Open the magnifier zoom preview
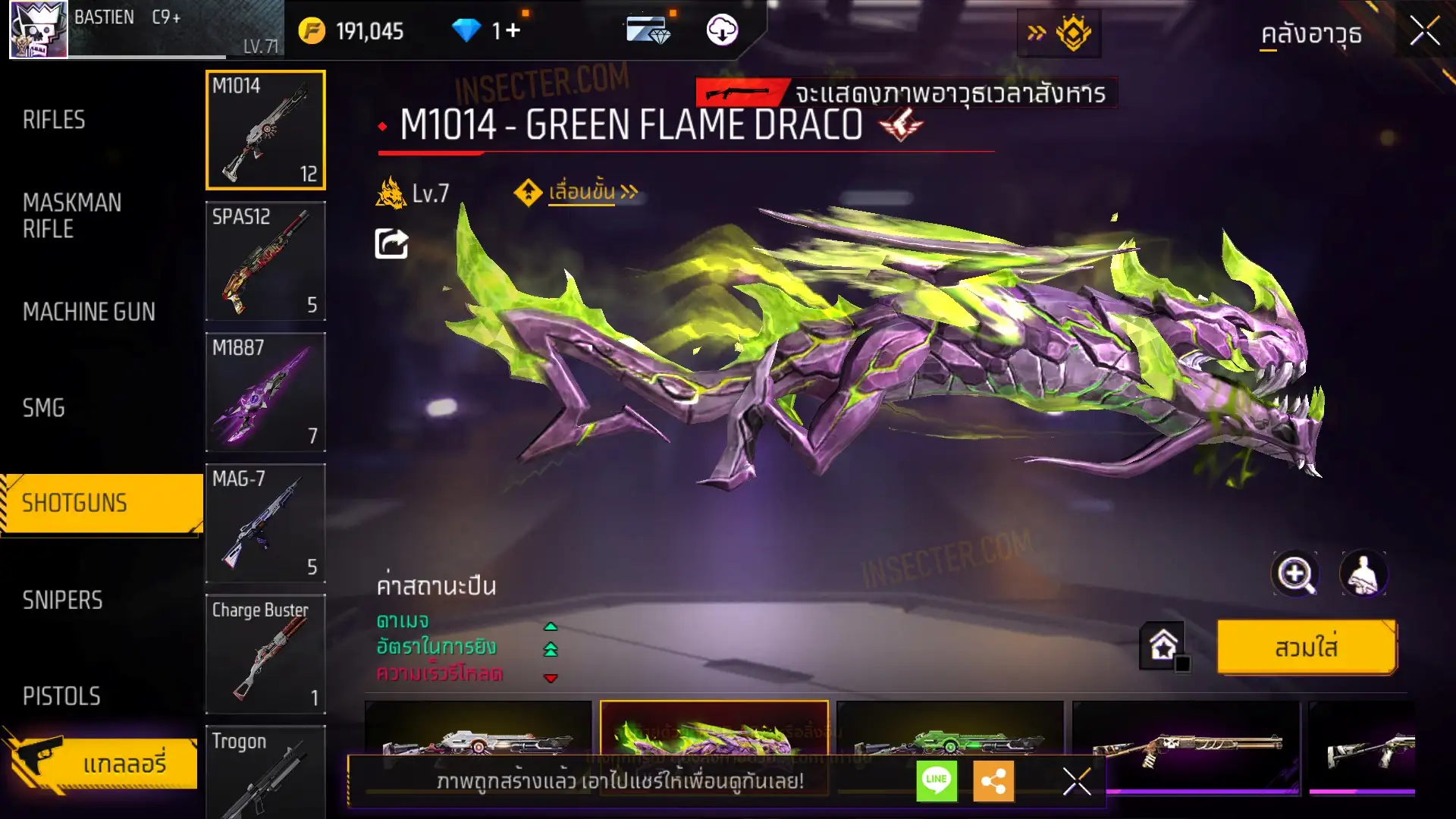 (x=1294, y=574)
